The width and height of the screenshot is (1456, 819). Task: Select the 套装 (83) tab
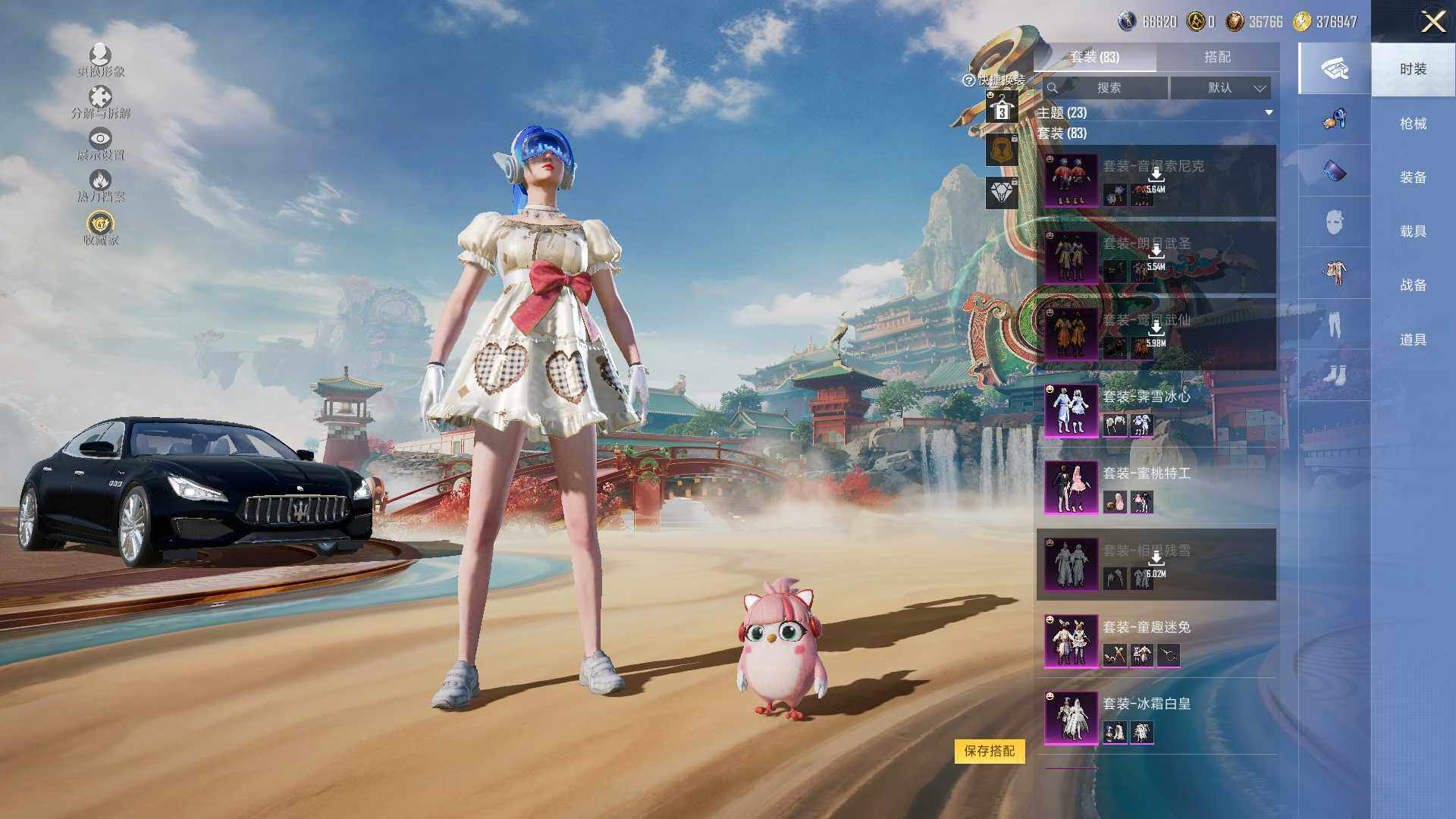(1094, 57)
